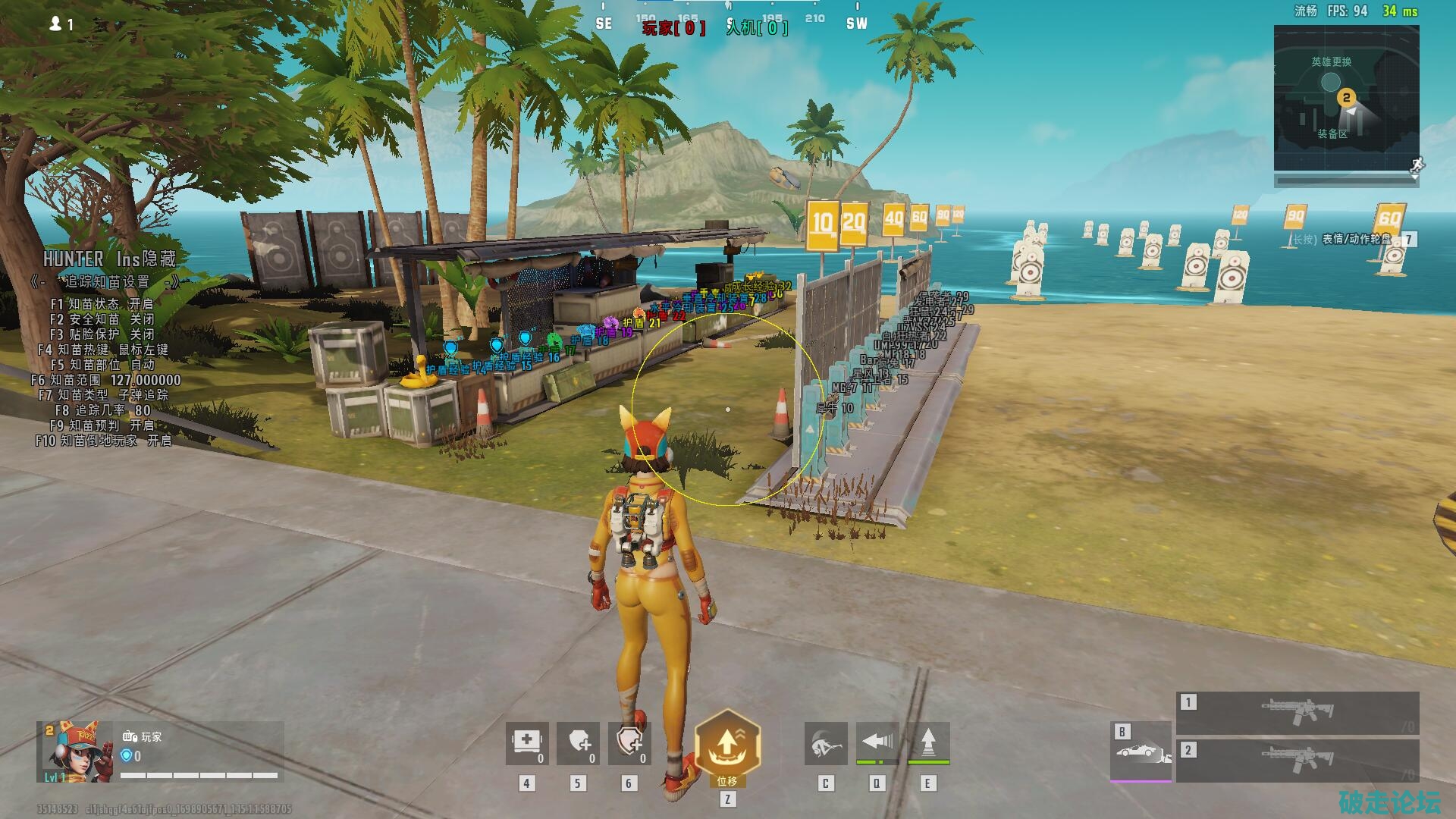
Task: Activate the slide tackle skill icon
Action: 826,743
